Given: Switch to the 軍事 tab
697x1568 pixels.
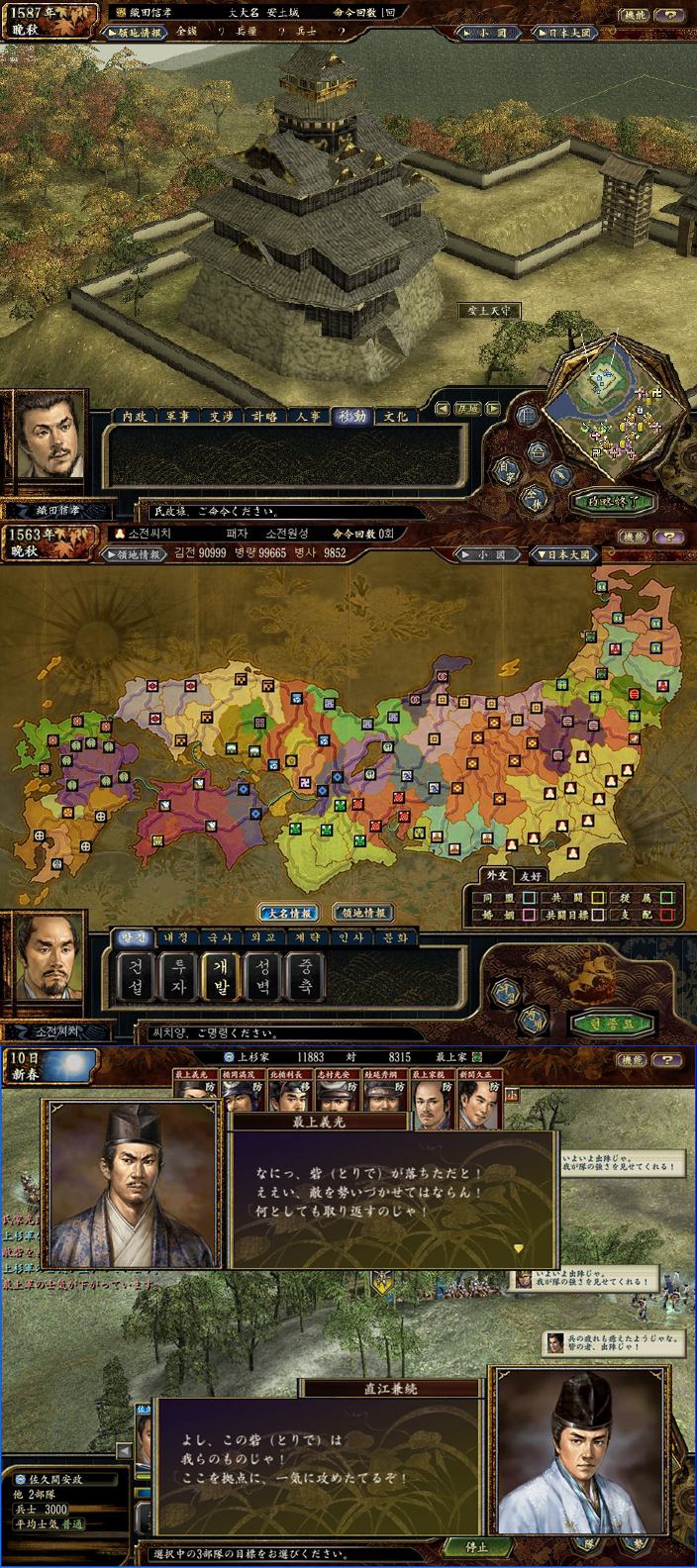Looking at the screenshot, I should click(x=188, y=417).
